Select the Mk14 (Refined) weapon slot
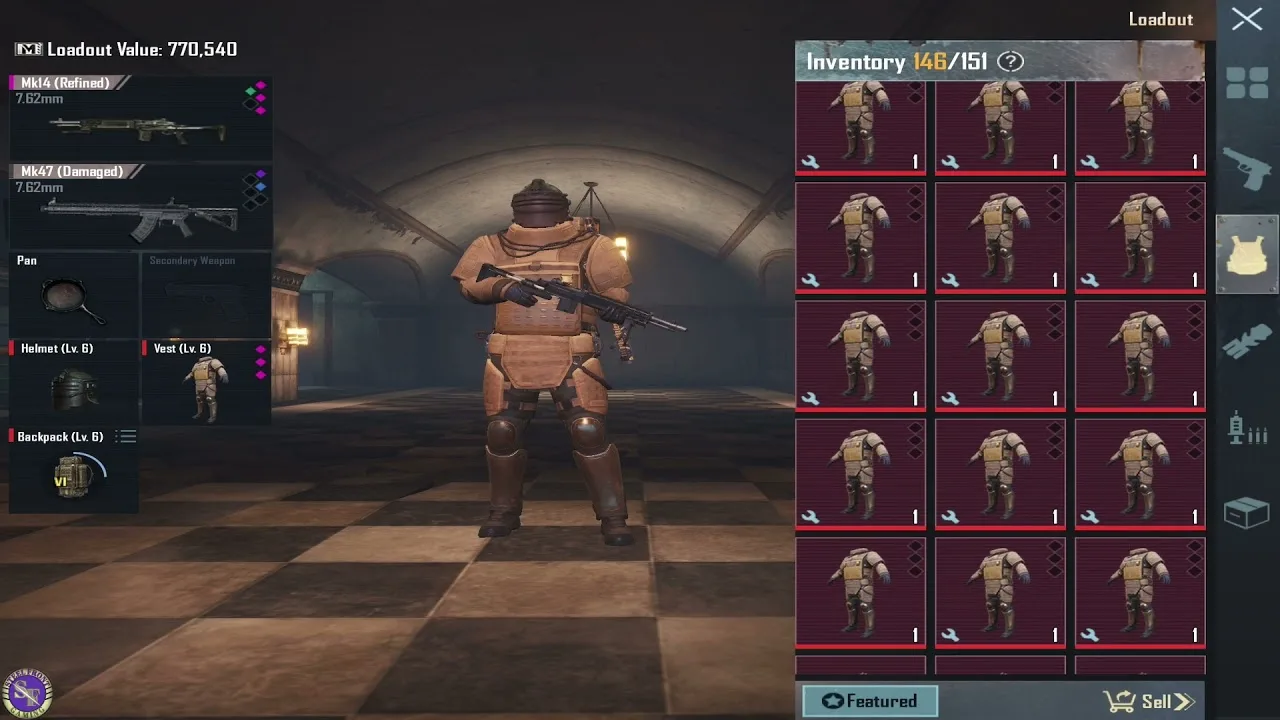 tap(140, 118)
